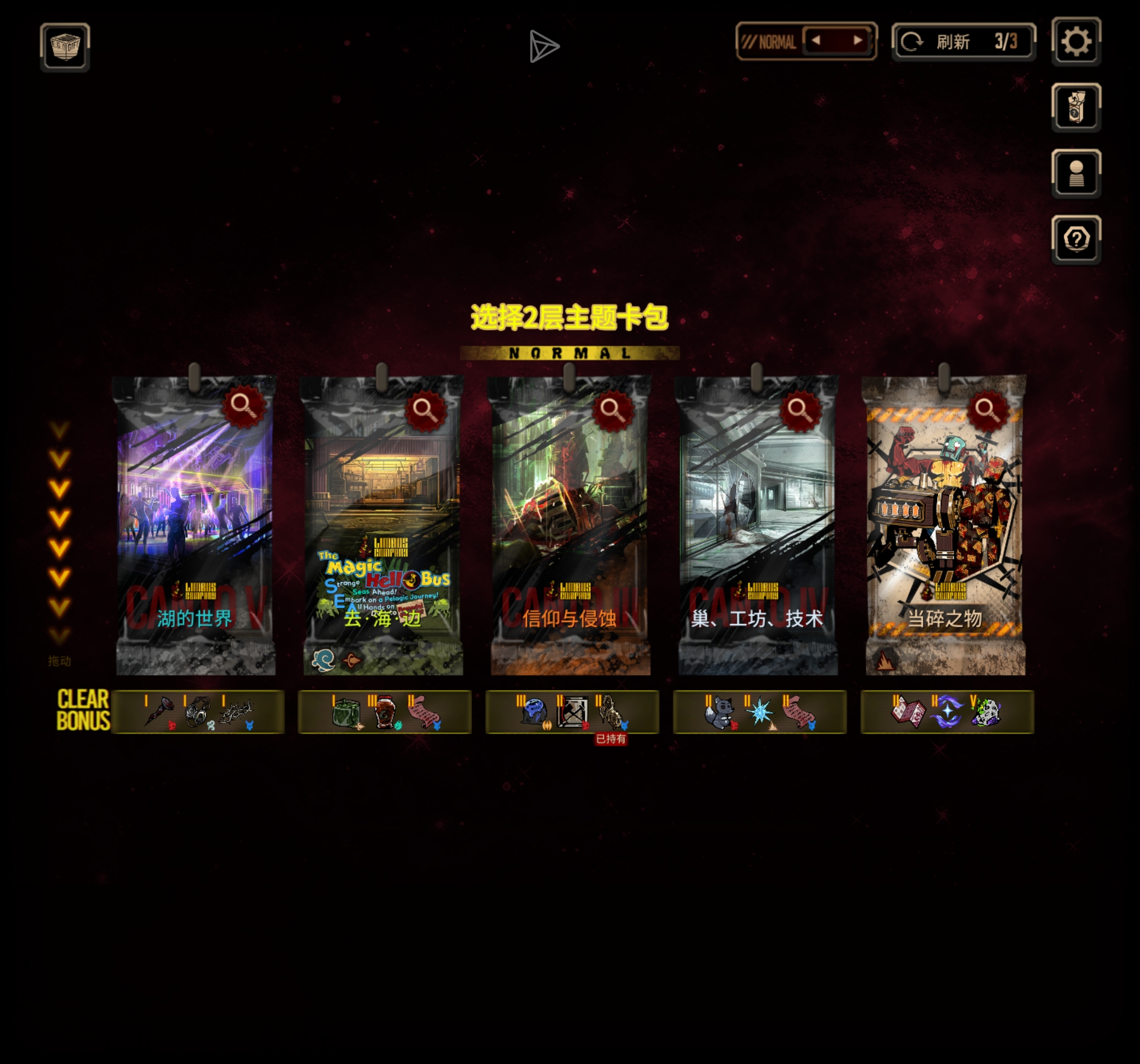Open the gear settings menu
Image resolution: width=1140 pixels, height=1064 pixels.
pos(1076,42)
